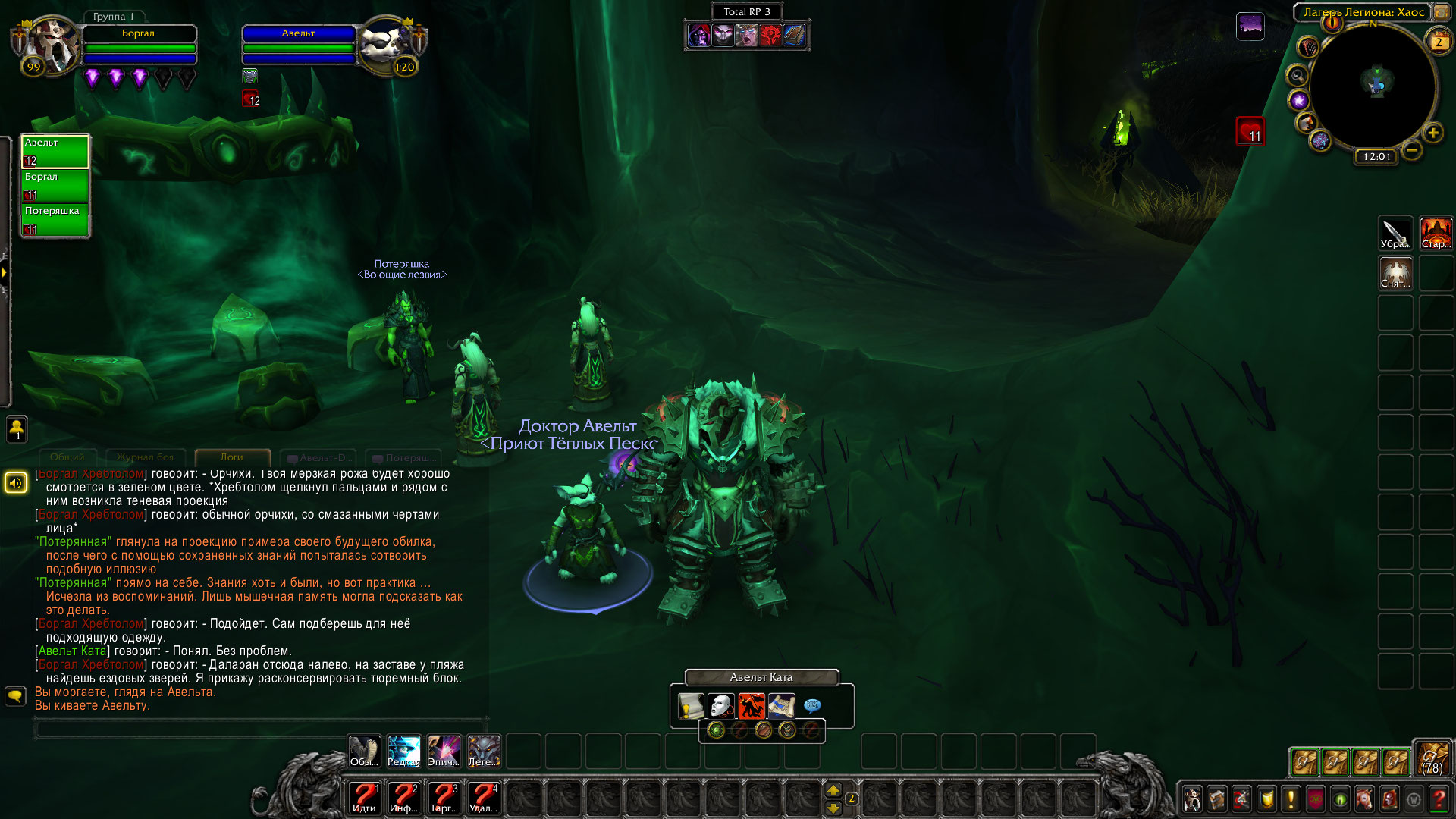
Task: Click the "Убра..." sword ability icon
Action: [1395, 234]
